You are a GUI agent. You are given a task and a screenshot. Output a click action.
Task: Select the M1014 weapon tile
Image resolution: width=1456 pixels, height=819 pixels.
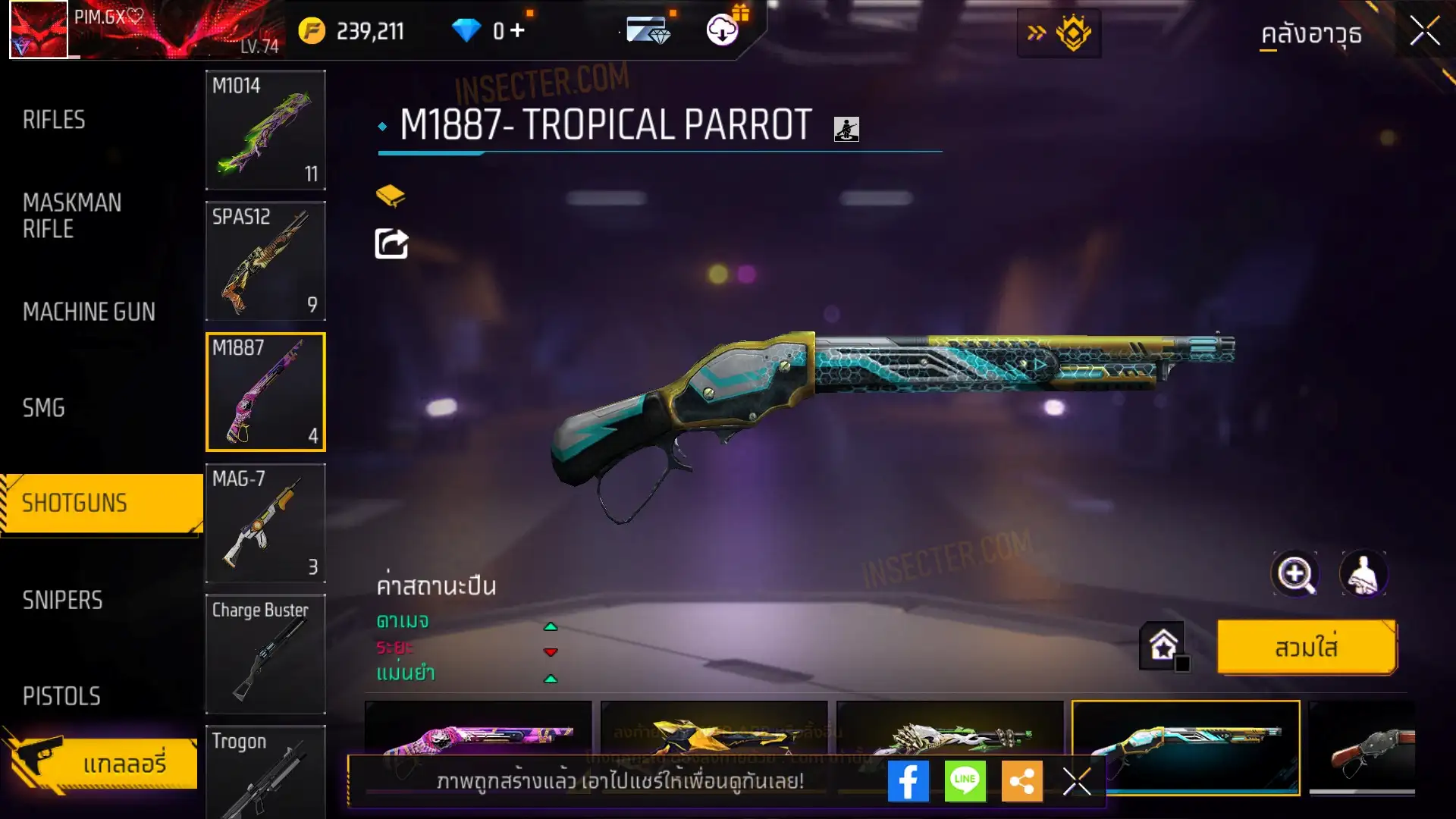pos(265,130)
